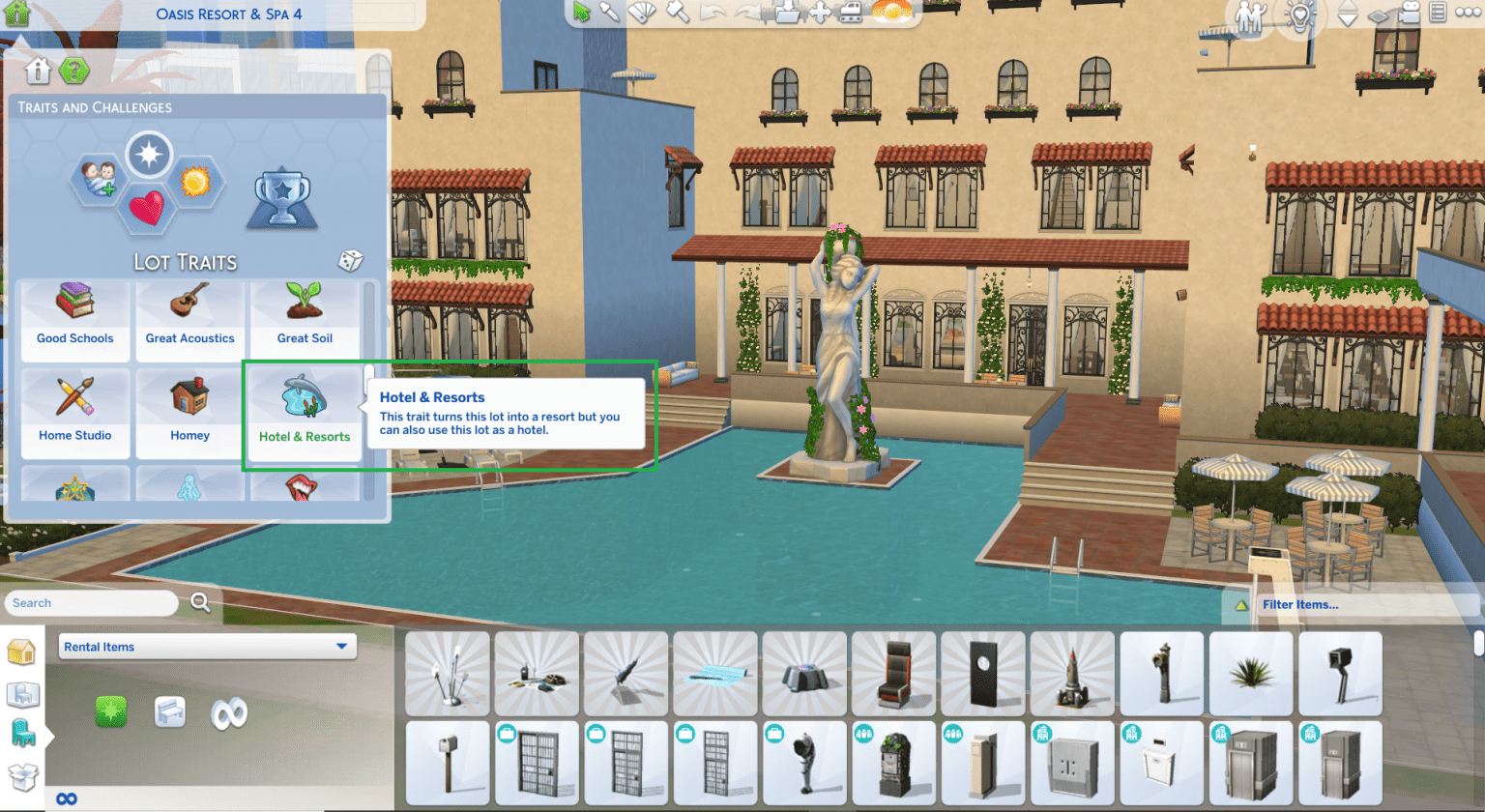The image size is (1485, 812).
Task: Click the magnifying glass search icon
Action: coord(200,601)
